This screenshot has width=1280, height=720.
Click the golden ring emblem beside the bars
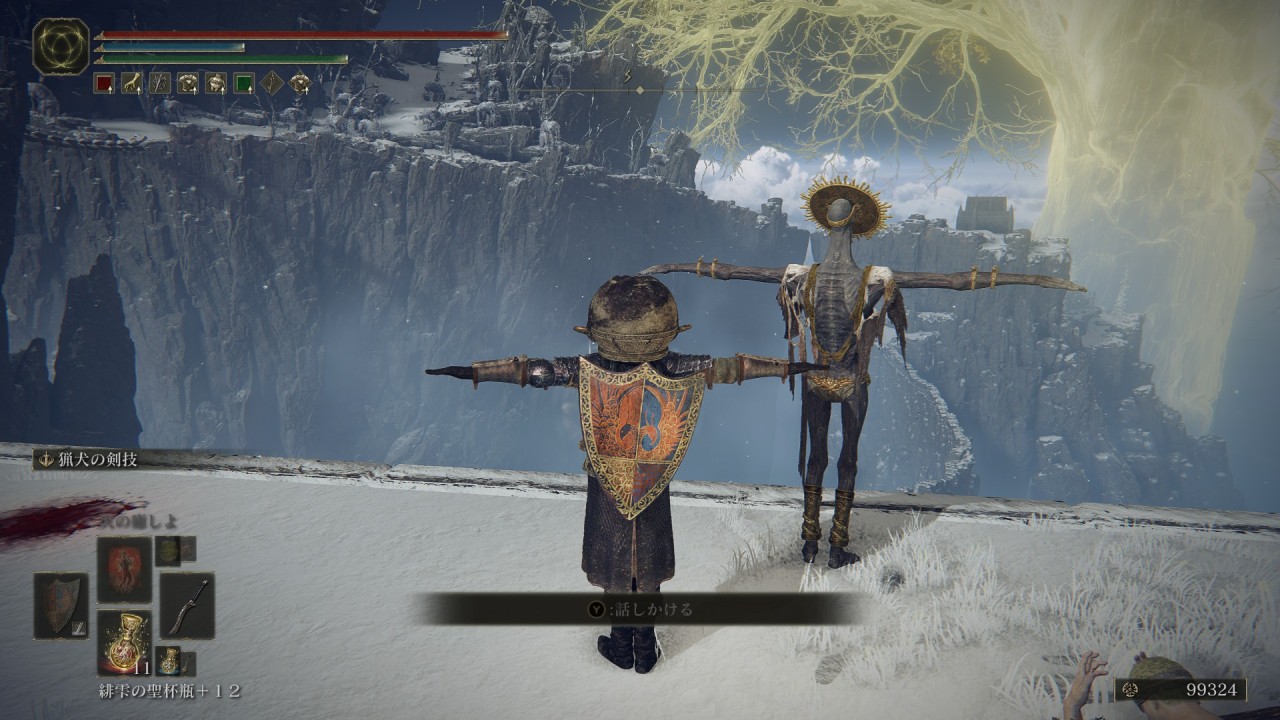point(61,47)
